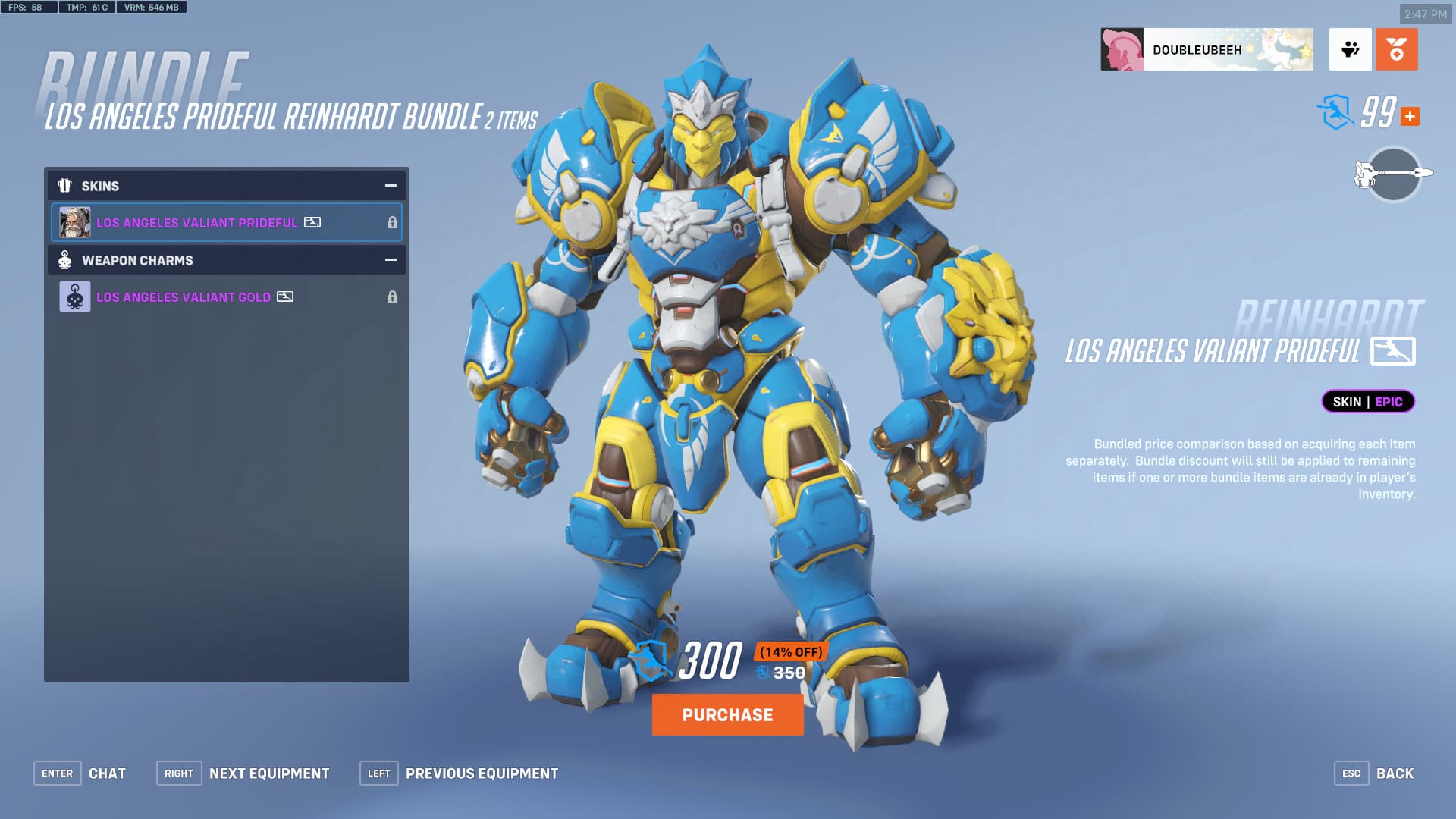The image size is (1456, 819).
Task: Go back to the previous screen
Action: point(1373,773)
